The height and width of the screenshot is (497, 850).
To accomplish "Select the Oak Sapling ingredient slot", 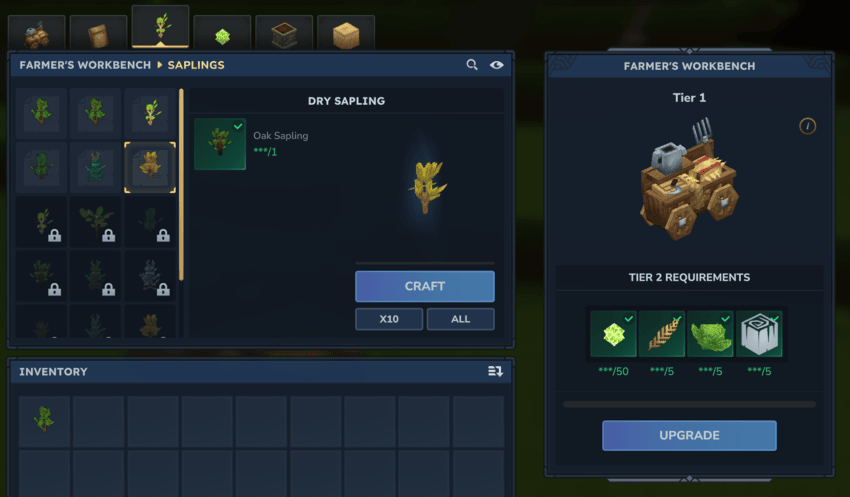I will pyautogui.click(x=220, y=144).
